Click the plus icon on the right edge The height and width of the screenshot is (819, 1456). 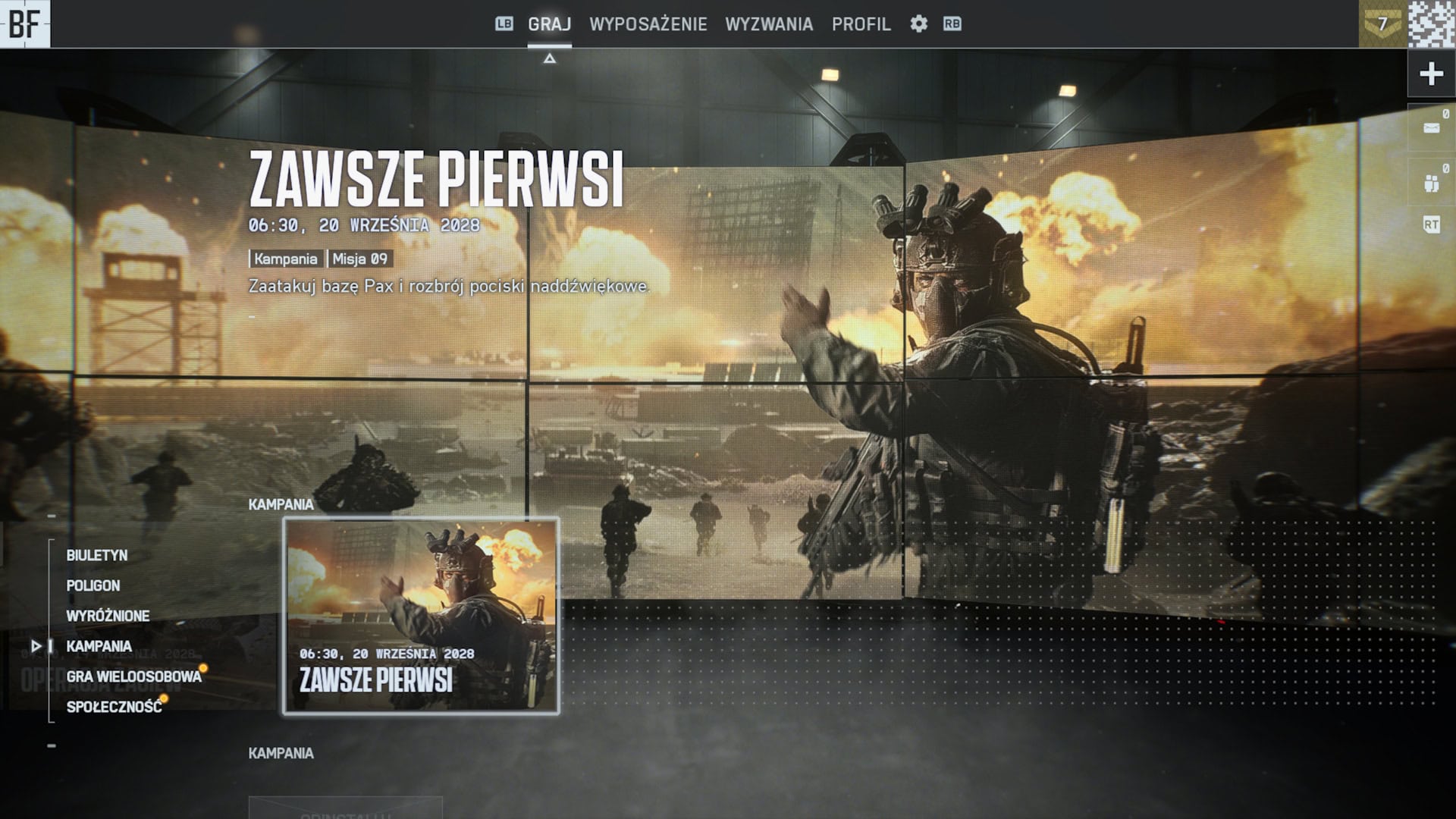click(1432, 74)
